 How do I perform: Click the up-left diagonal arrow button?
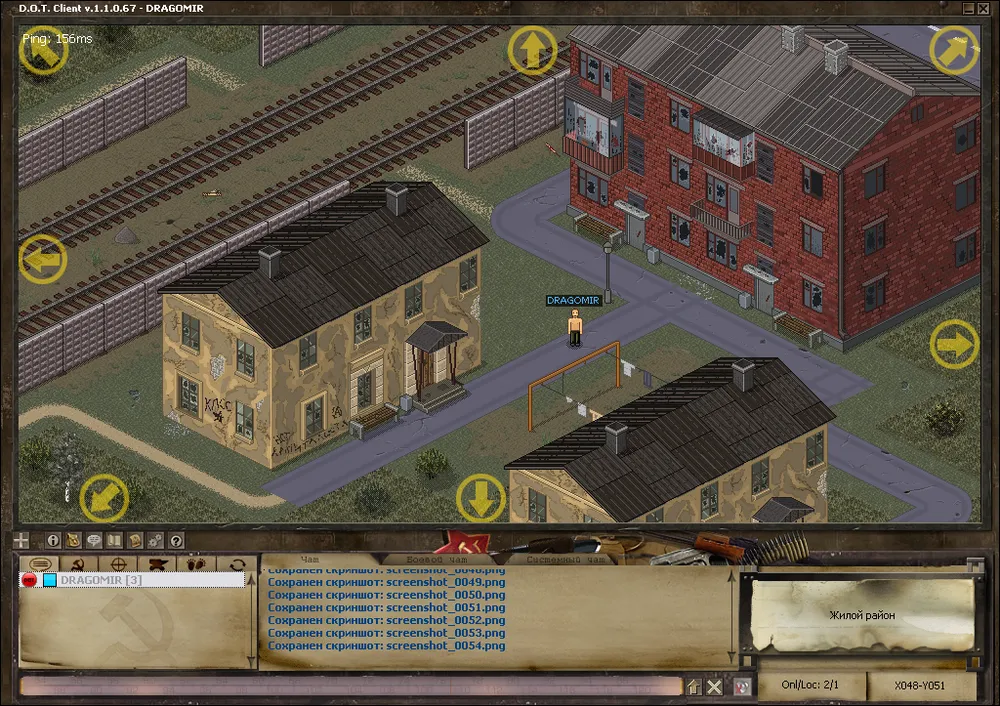click(42, 50)
